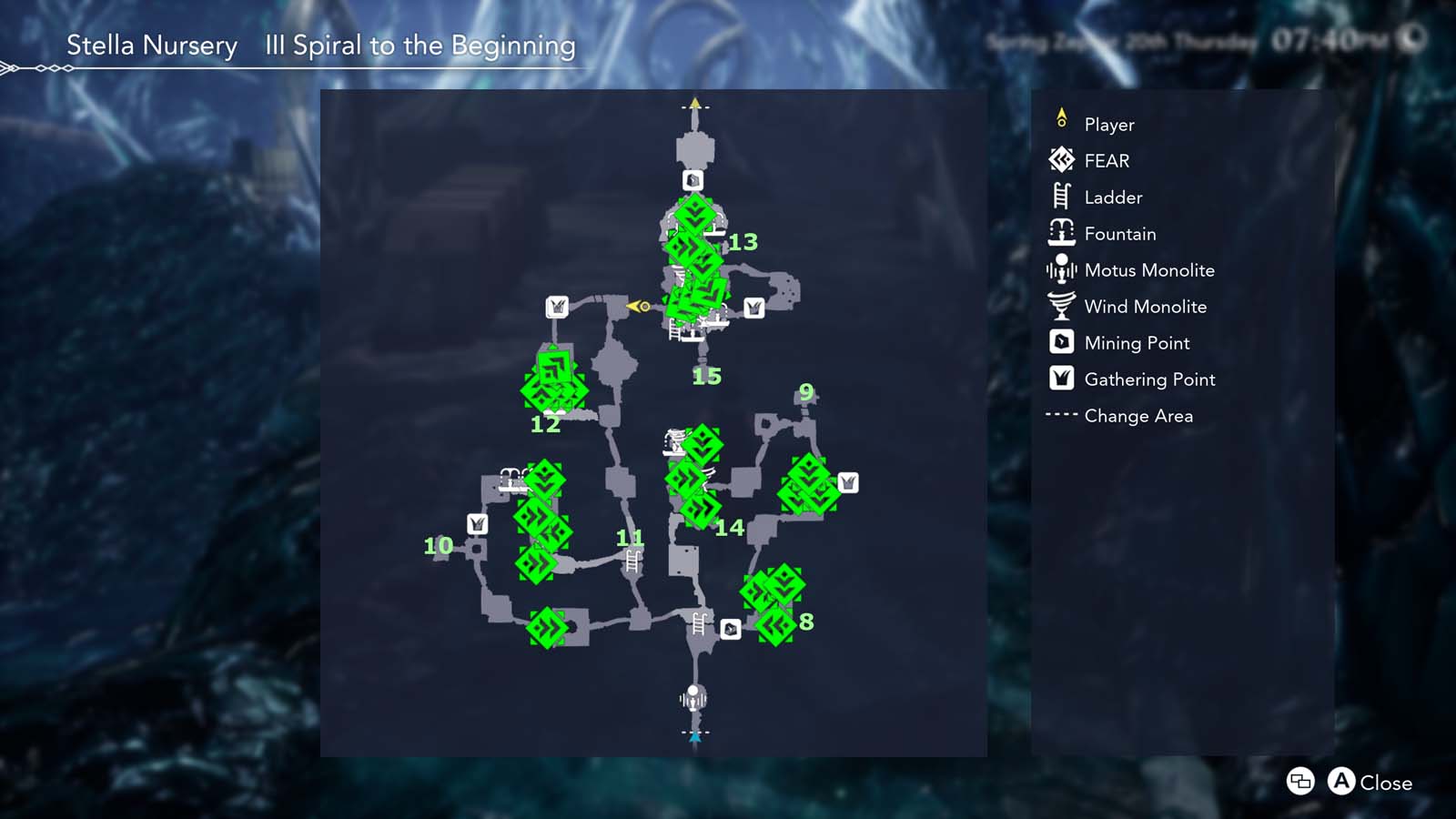This screenshot has width=1456, height=819.
Task: Click the gathering point beside marker 9
Action: (x=848, y=483)
